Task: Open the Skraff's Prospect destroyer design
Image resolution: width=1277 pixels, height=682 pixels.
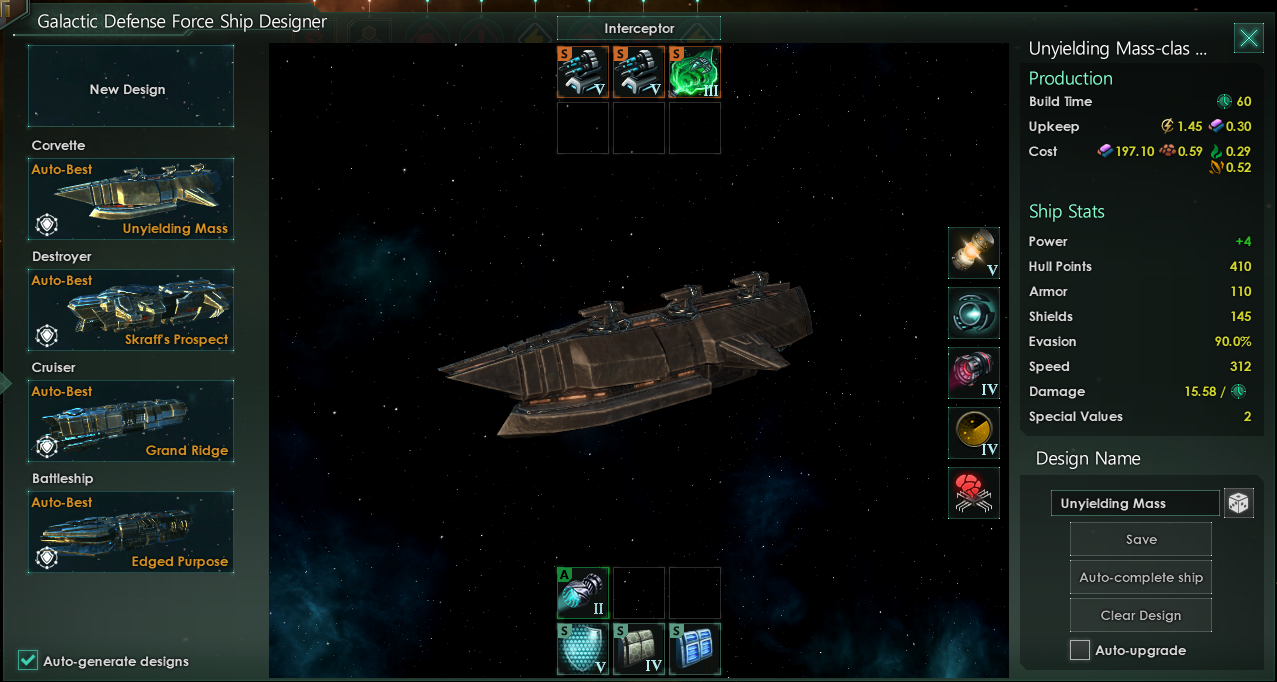Action: point(131,309)
